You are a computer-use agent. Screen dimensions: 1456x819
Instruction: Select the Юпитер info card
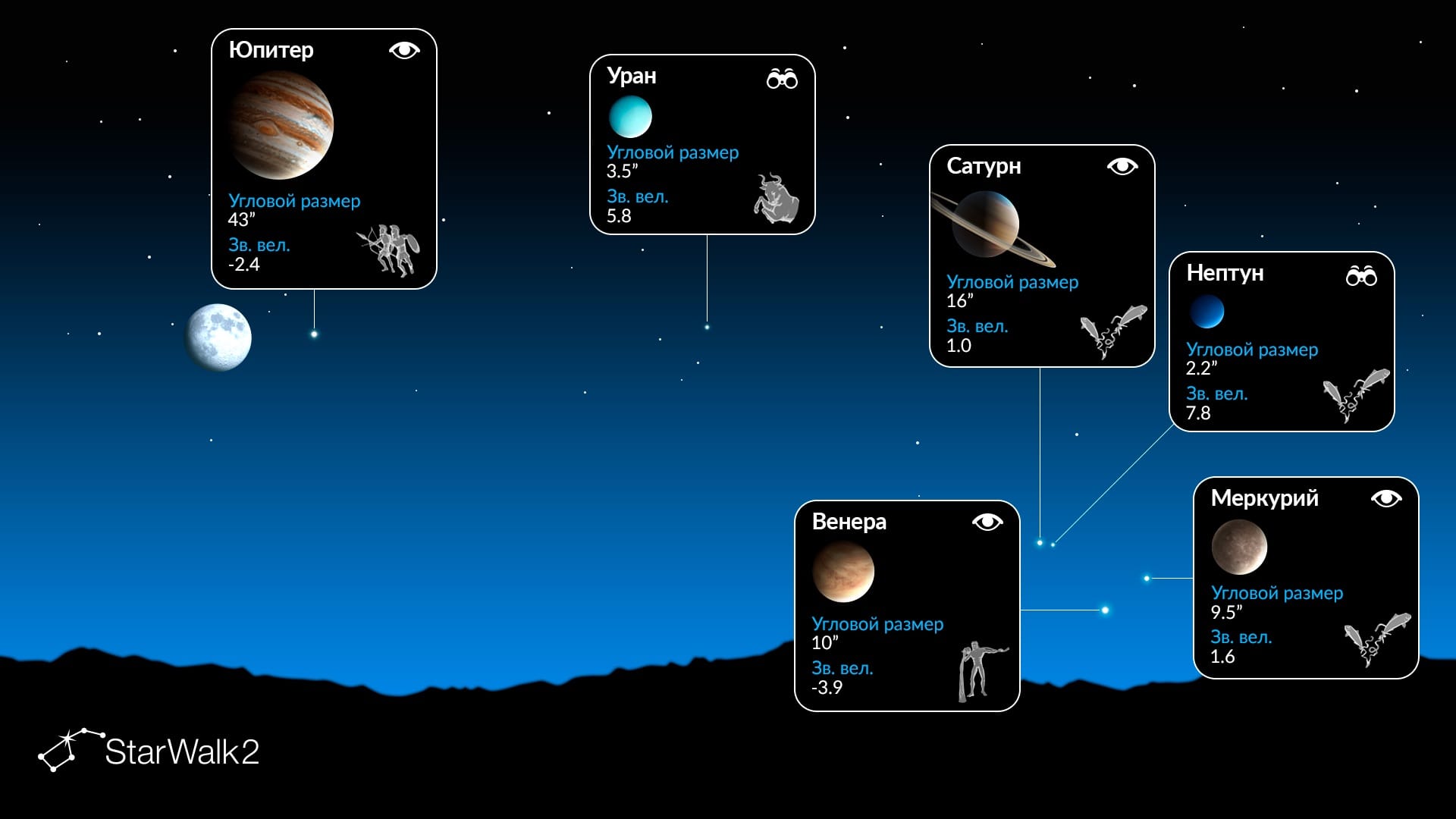click(x=324, y=158)
